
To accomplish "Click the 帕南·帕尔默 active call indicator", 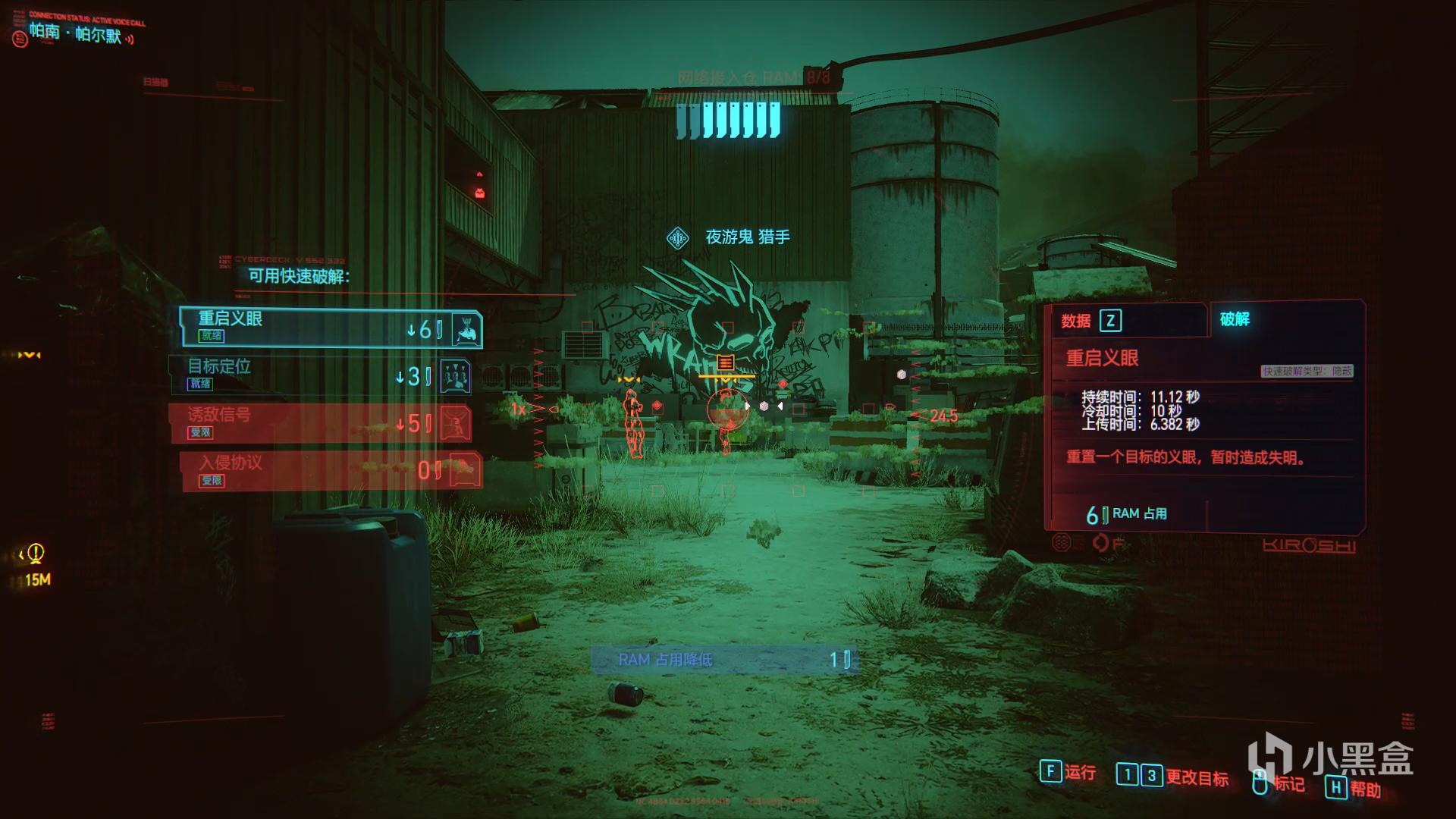I will click(x=76, y=33).
